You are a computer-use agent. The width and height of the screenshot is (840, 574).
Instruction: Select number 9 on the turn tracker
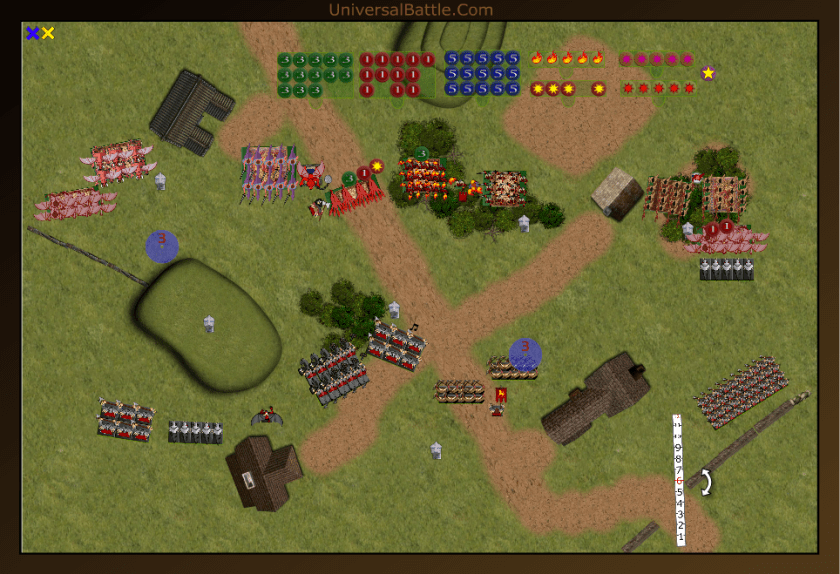[680, 448]
